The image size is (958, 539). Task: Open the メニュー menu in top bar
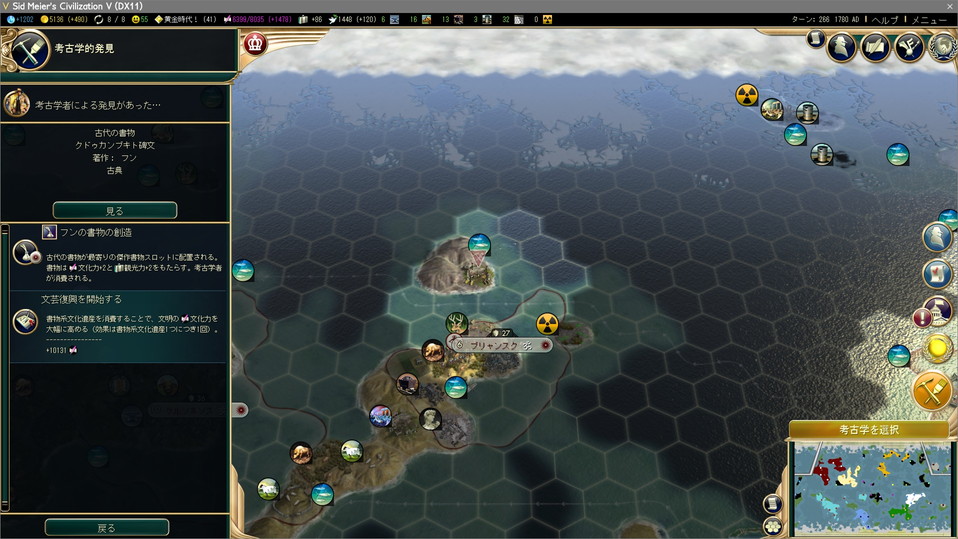[x=928, y=20]
